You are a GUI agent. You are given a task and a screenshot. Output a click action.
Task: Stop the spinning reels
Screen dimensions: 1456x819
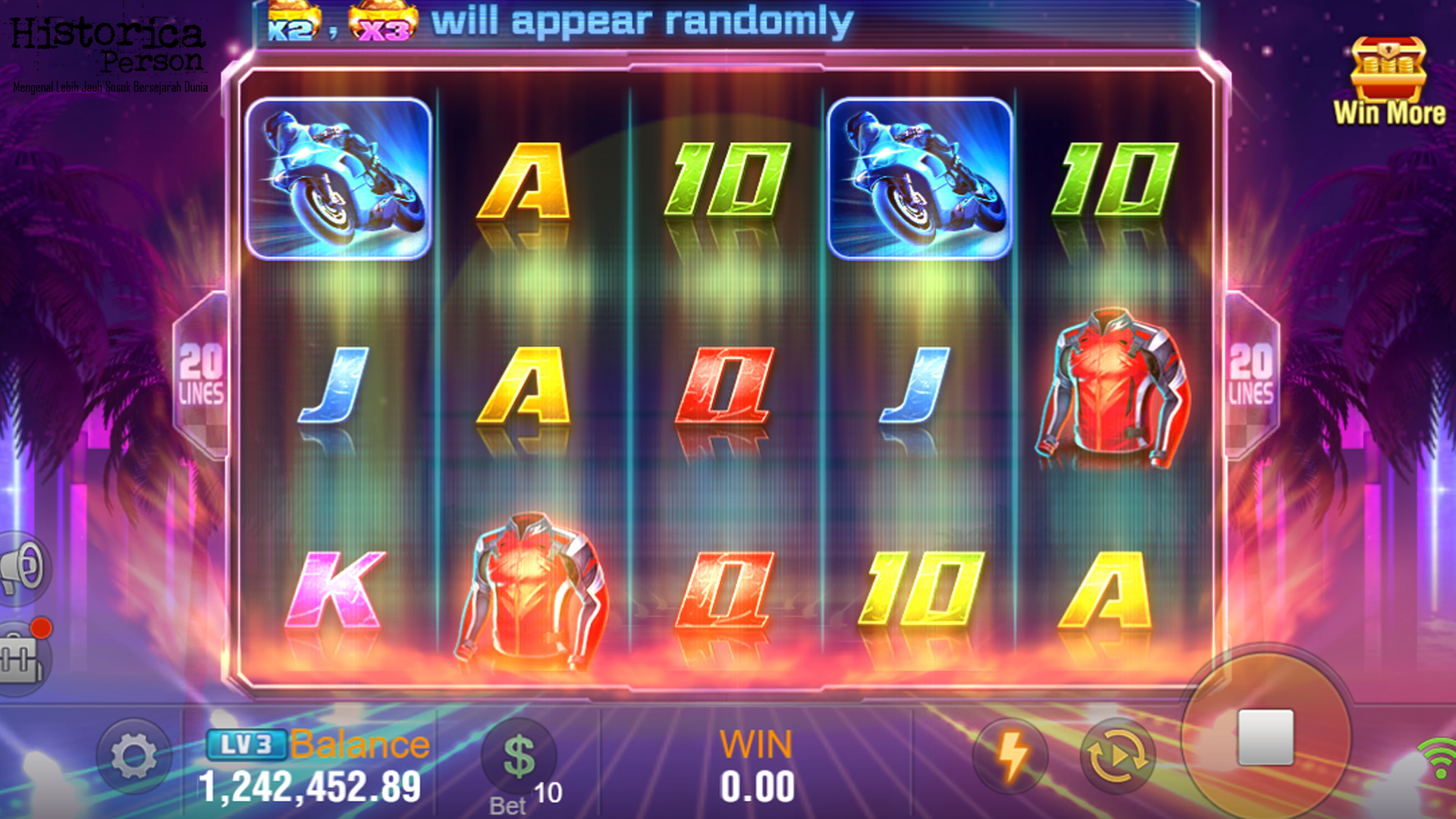[1265, 737]
